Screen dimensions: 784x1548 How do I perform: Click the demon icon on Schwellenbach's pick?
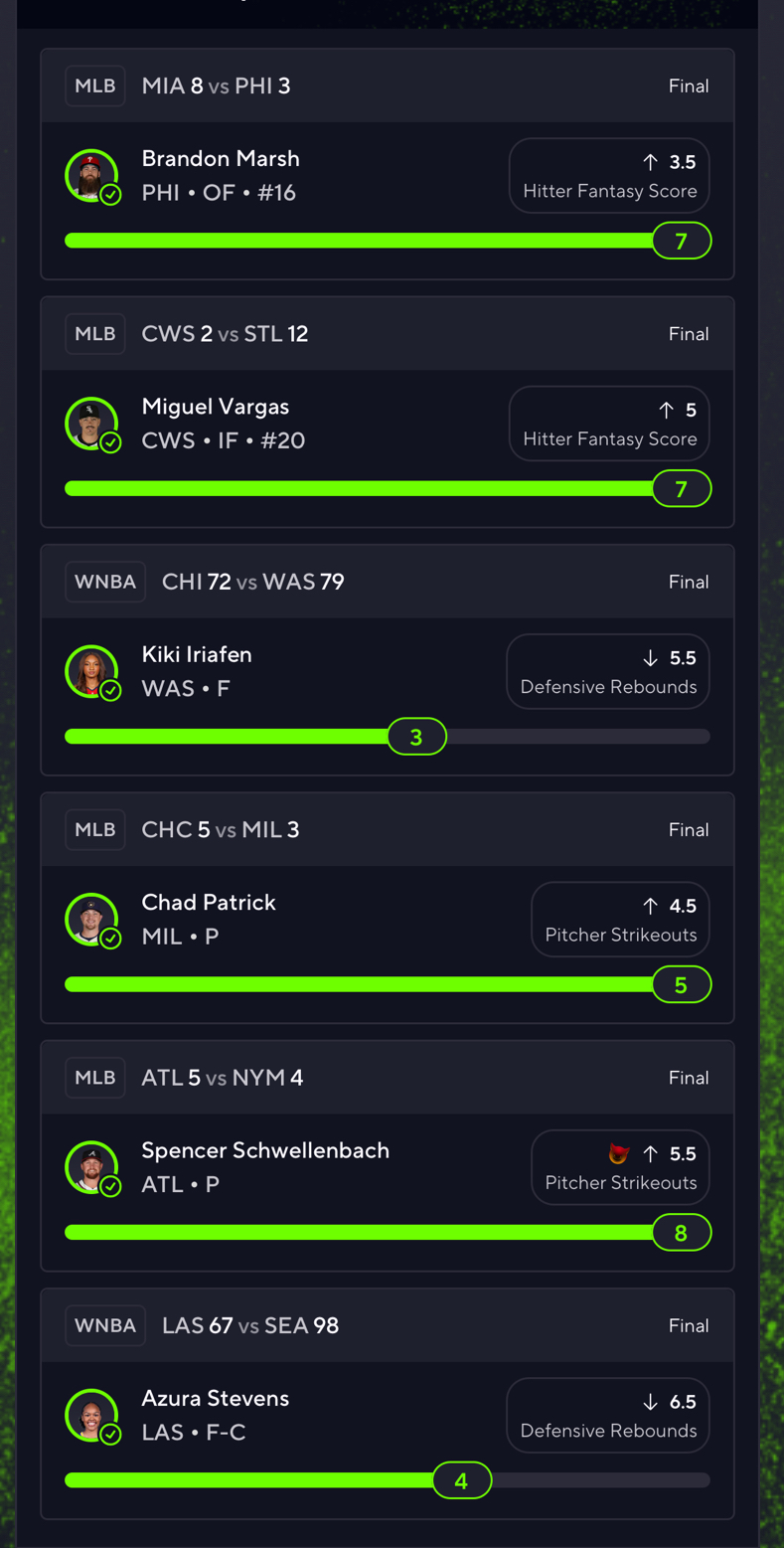click(x=618, y=1153)
